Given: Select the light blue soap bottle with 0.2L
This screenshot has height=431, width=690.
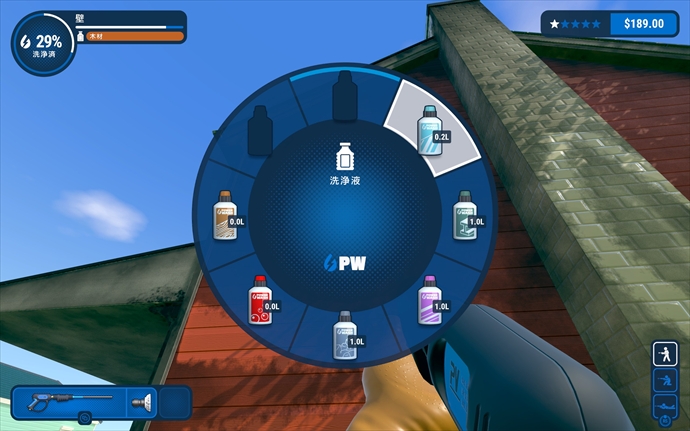Looking at the screenshot, I should (430, 130).
